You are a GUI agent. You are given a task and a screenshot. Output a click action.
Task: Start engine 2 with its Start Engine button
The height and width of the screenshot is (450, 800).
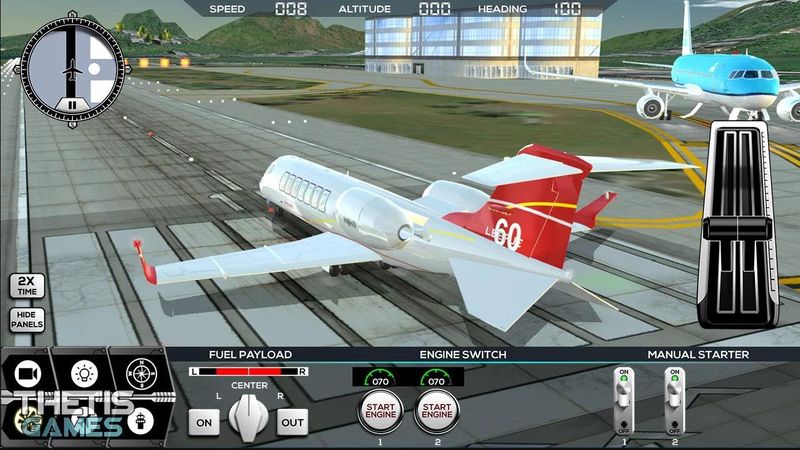pos(435,410)
